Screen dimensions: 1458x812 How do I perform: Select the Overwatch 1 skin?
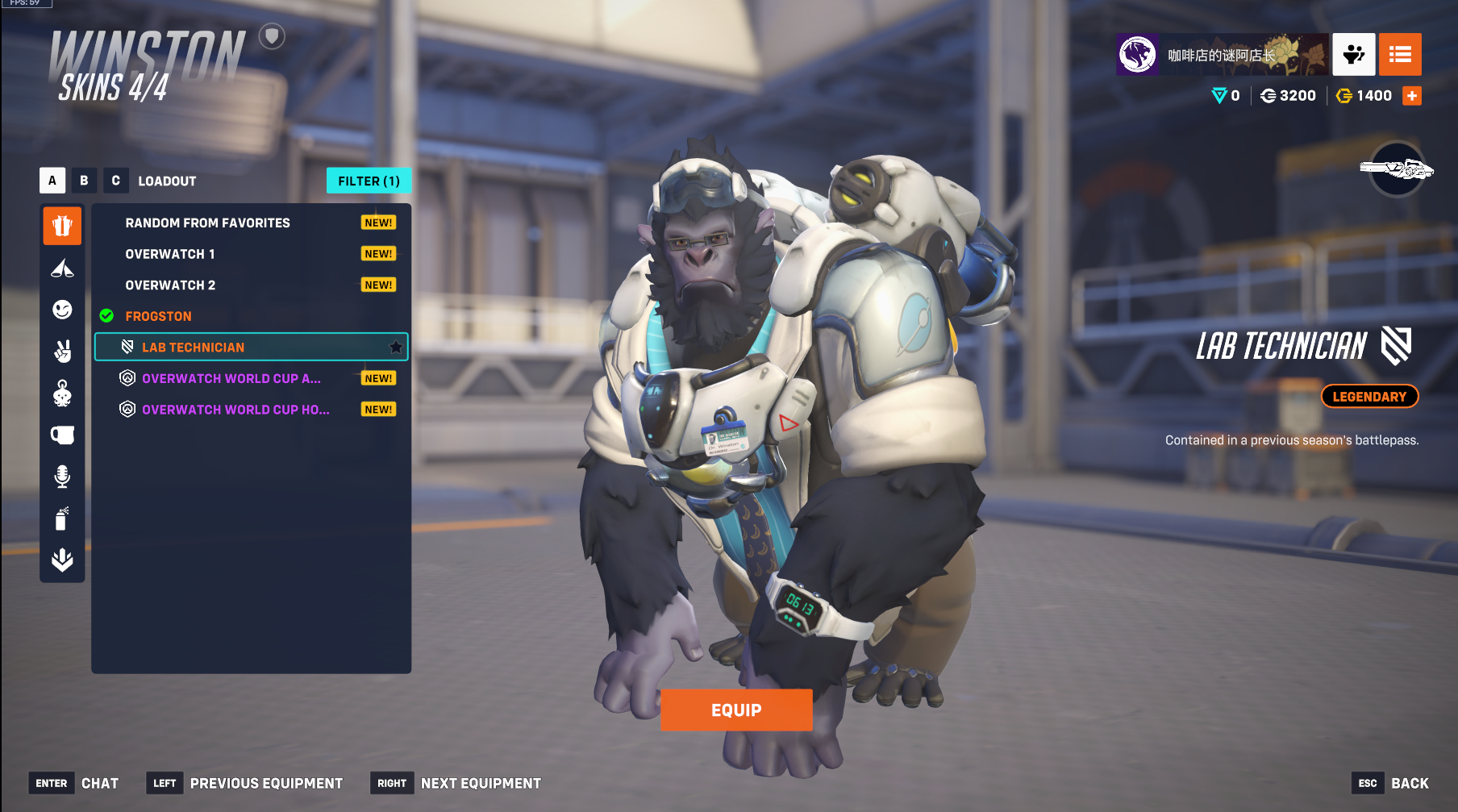[x=170, y=254]
